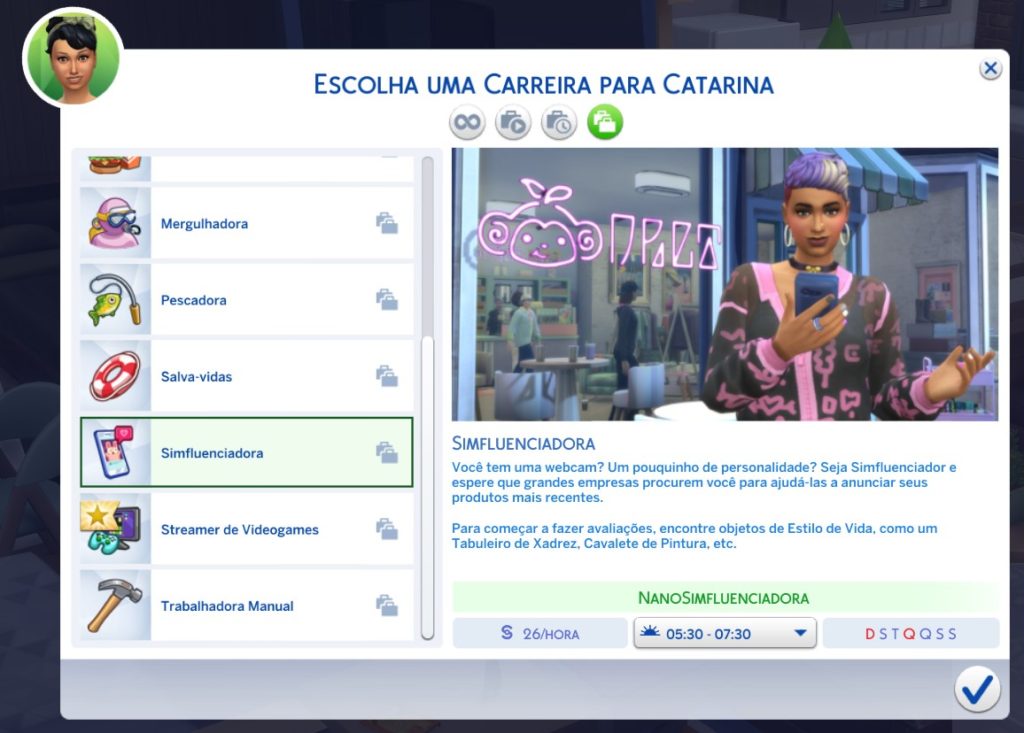Open the 05:30 - 07:30 schedule dropdown
The width and height of the screenshot is (1024, 733).
coord(725,634)
